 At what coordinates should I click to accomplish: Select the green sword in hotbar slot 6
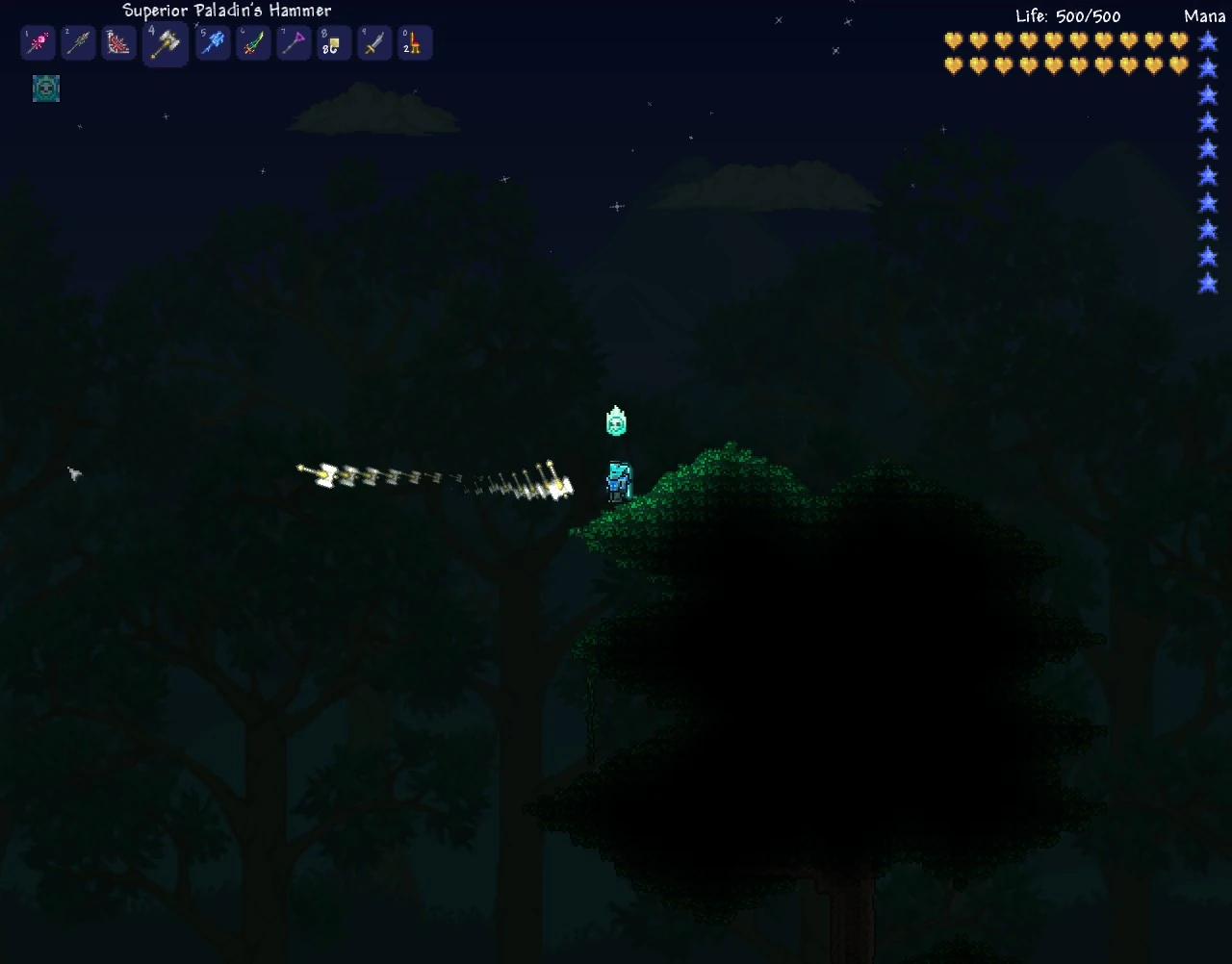point(253,42)
